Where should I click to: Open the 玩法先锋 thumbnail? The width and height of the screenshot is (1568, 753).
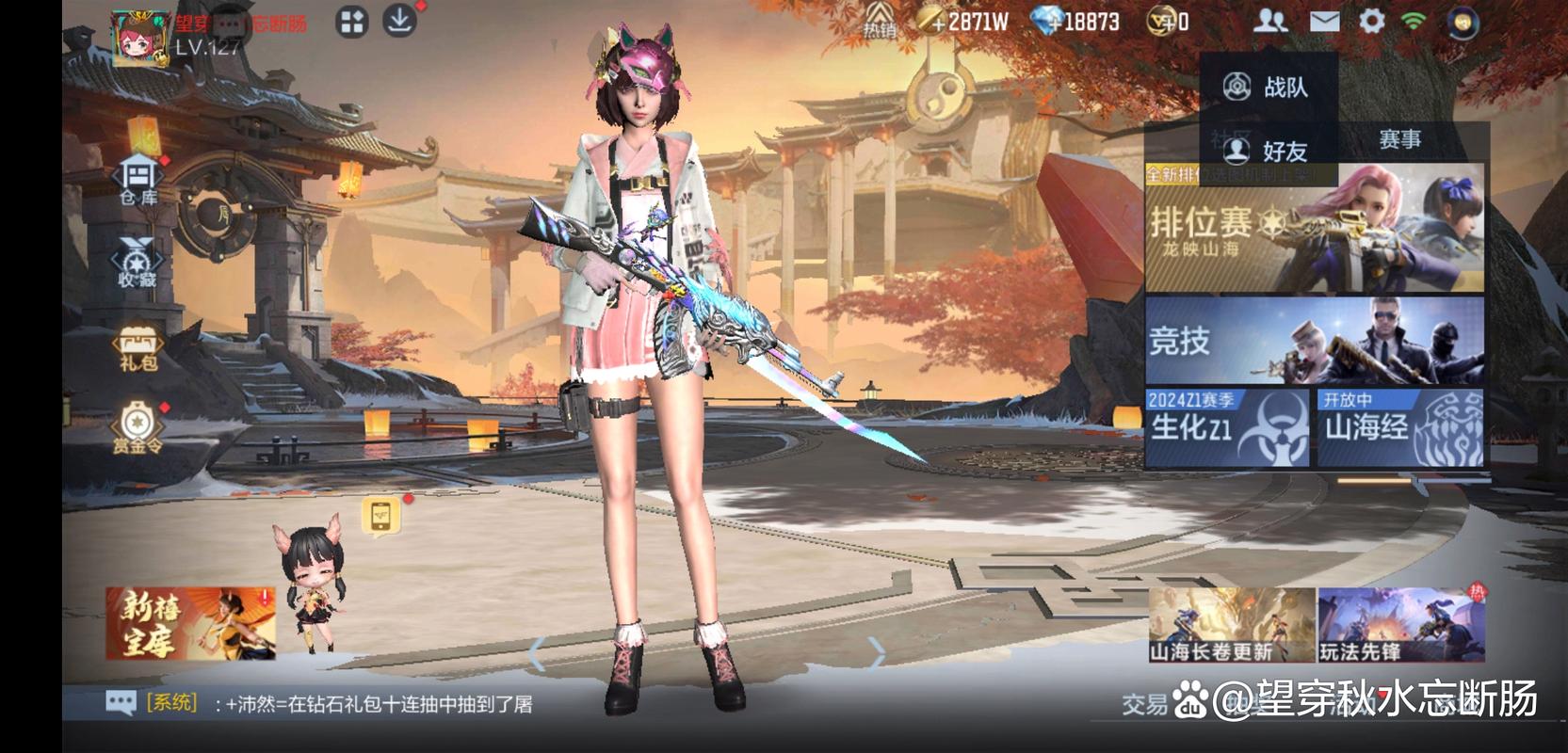(1400, 625)
